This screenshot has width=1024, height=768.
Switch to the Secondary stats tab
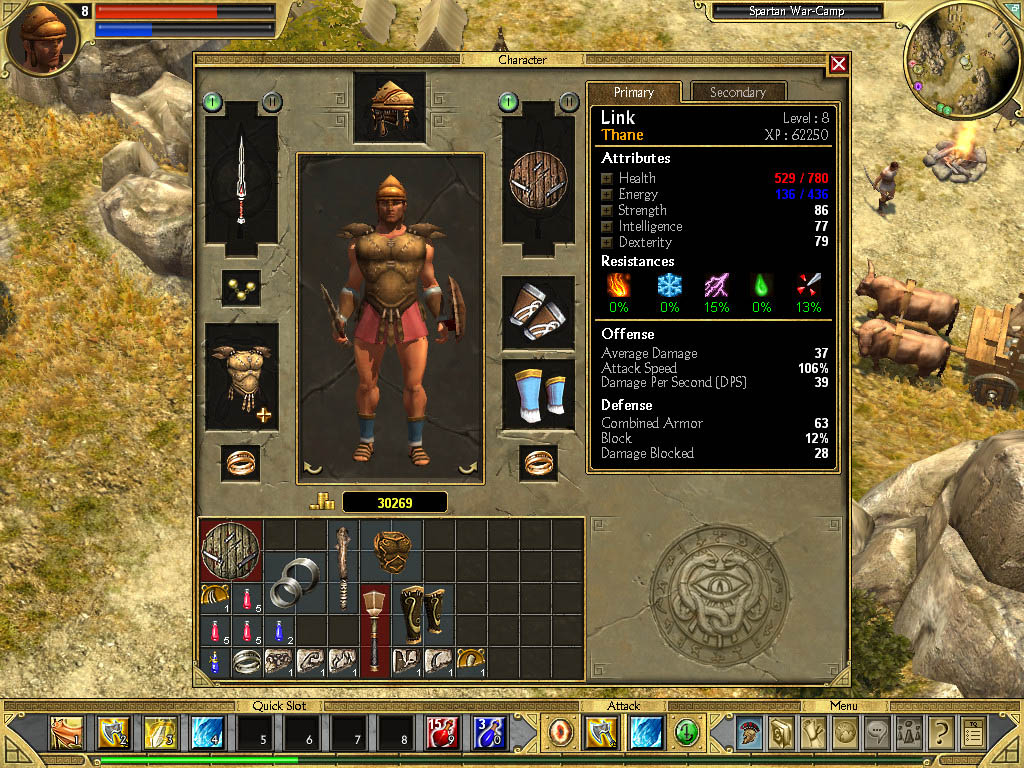click(x=737, y=92)
